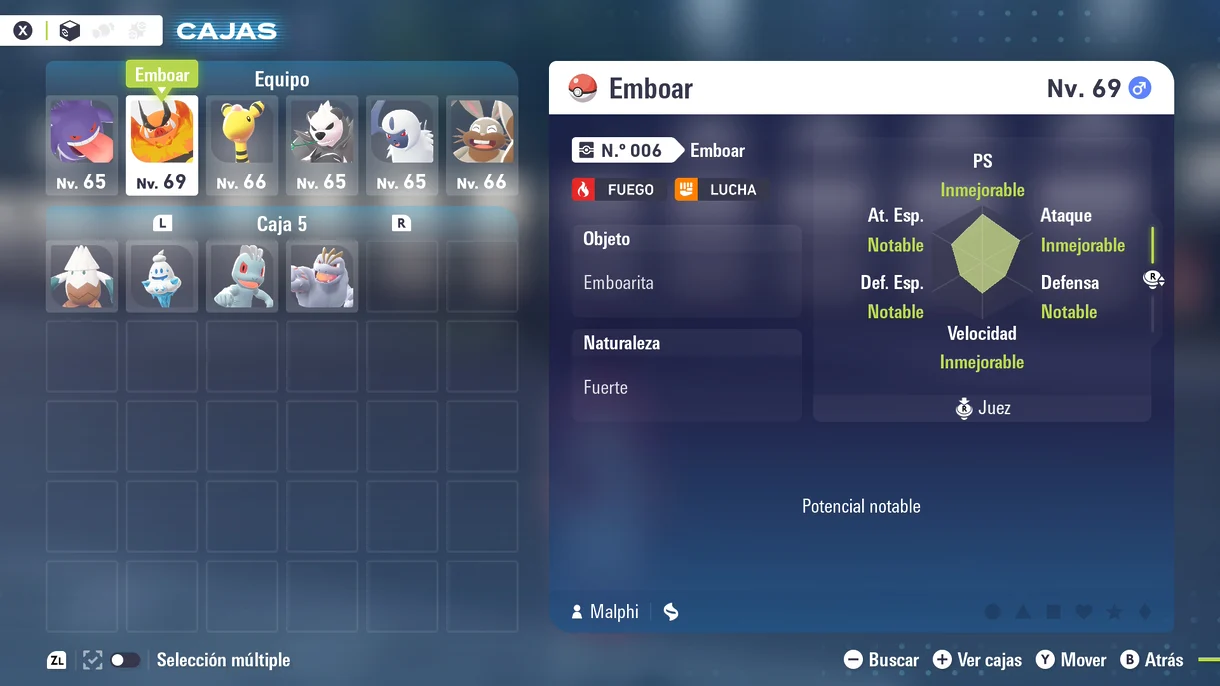Select the Naturaleza Fuerte panel
Screen dimensions: 1220x686
(686, 374)
